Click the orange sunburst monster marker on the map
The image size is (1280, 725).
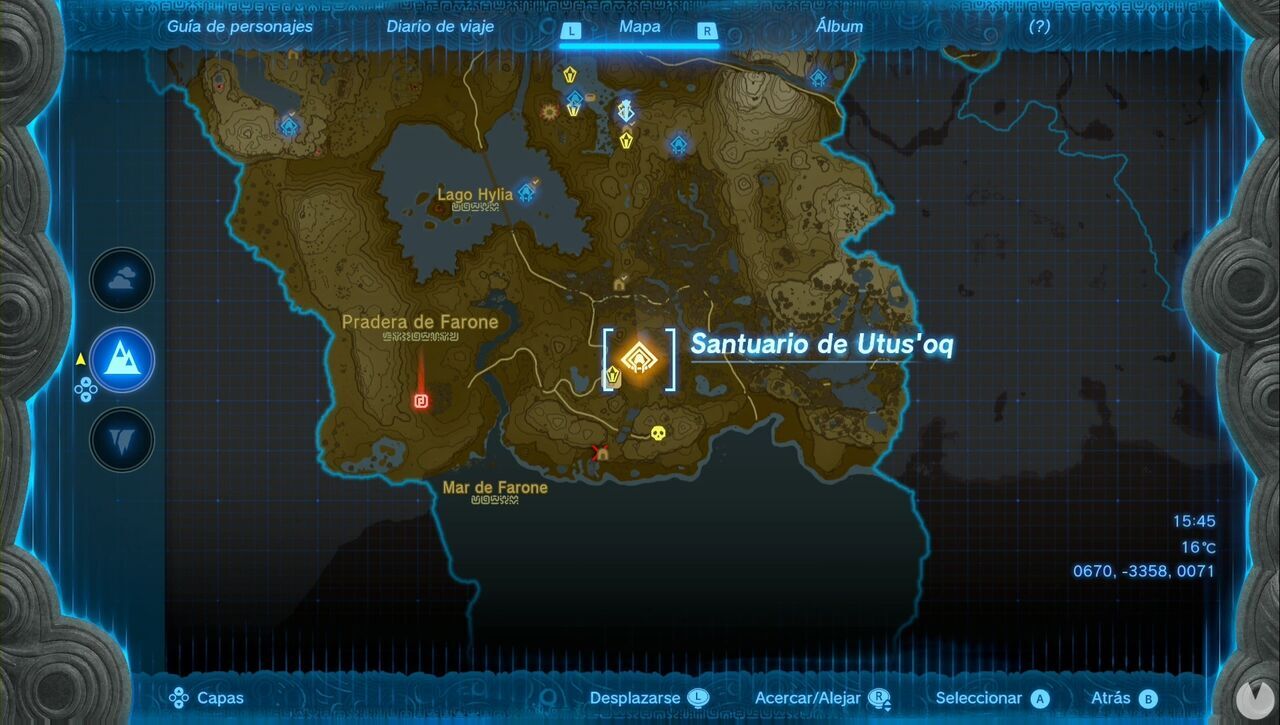click(548, 111)
